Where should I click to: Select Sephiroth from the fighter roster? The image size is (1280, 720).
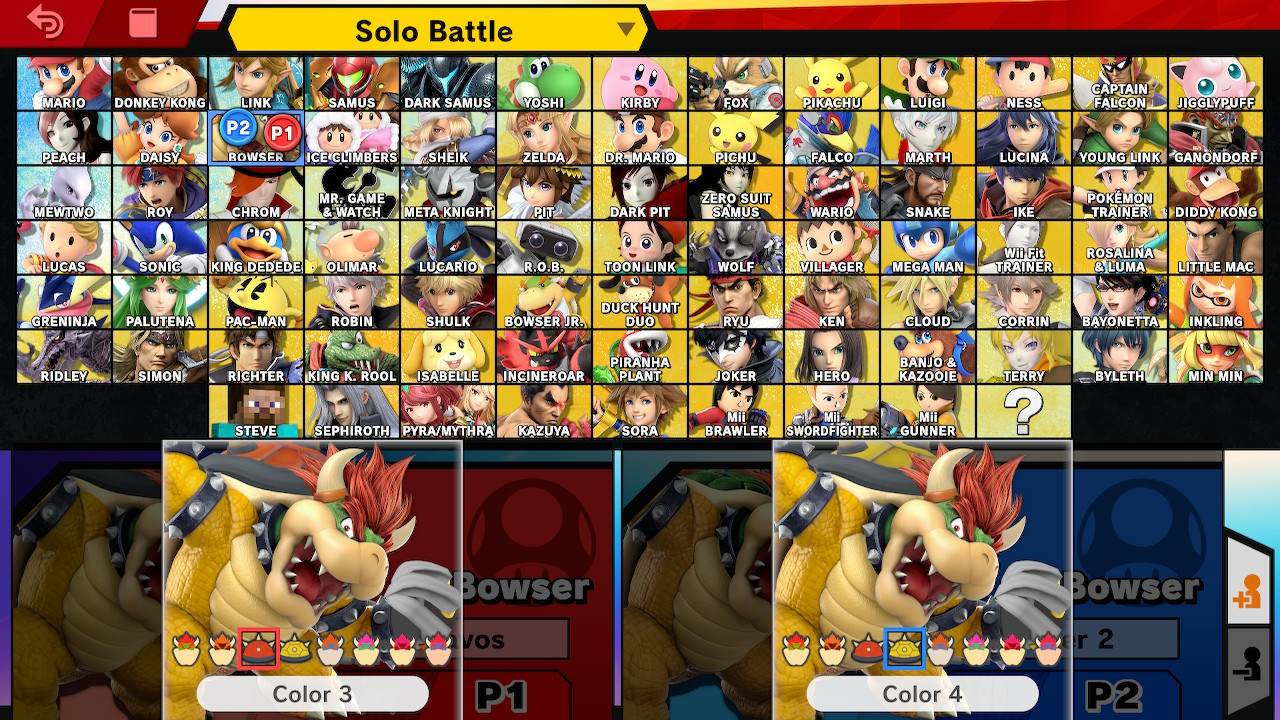(351, 410)
